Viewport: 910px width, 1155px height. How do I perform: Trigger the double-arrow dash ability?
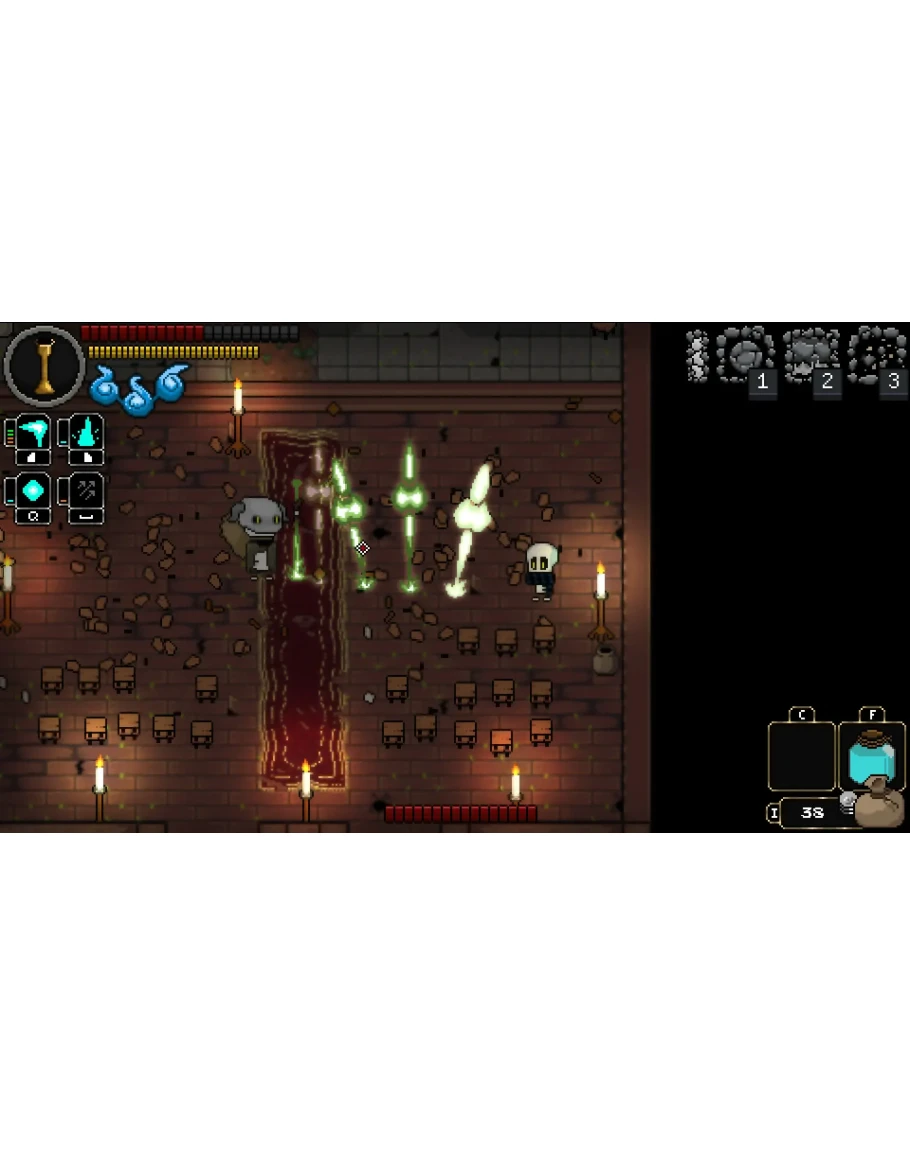click(x=86, y=492)
